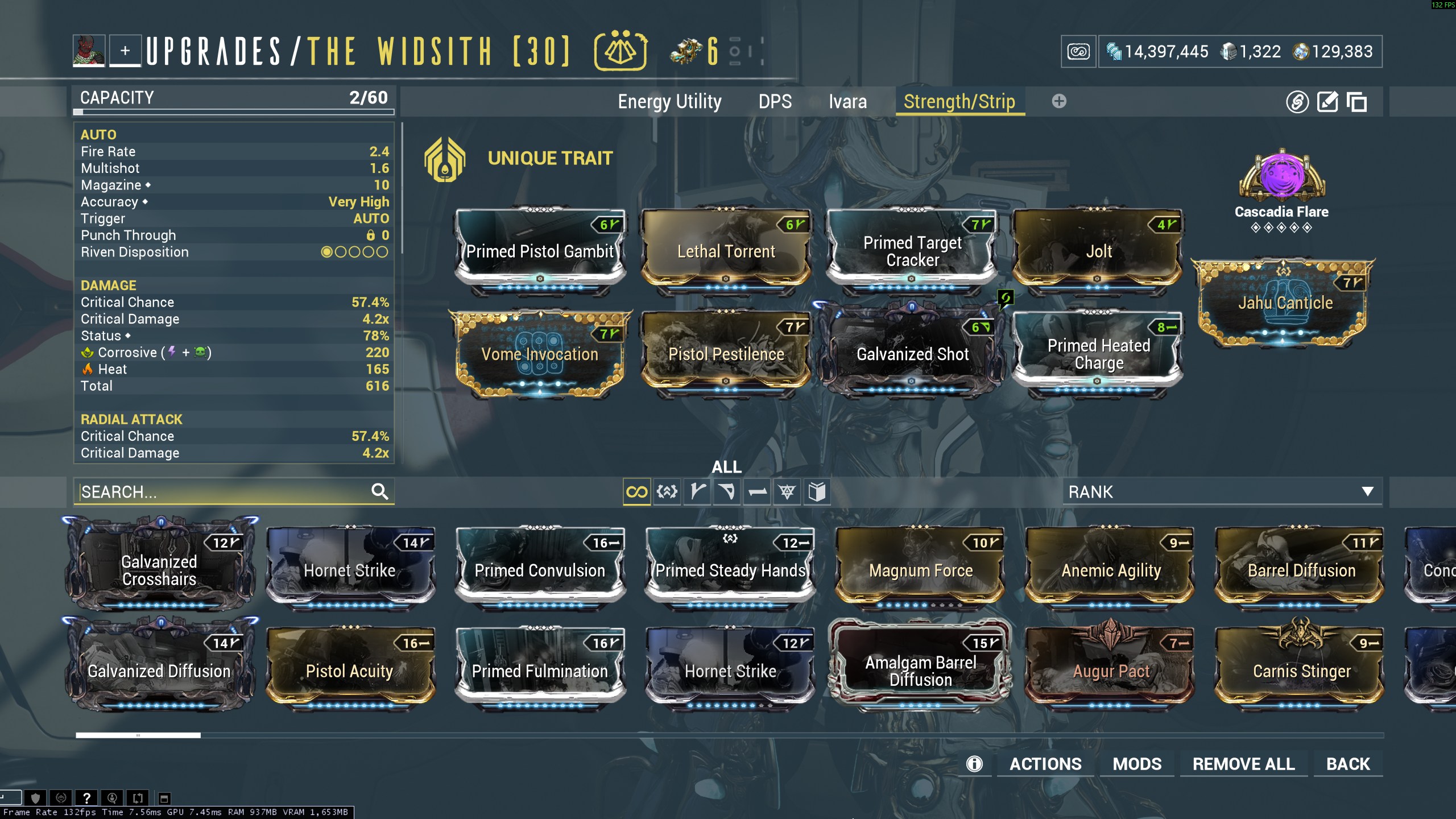The height and width of the screenshot is (819, 1456).
Task: Pick the equipped Galvanized Shot mod
Action: pos(912,354)
